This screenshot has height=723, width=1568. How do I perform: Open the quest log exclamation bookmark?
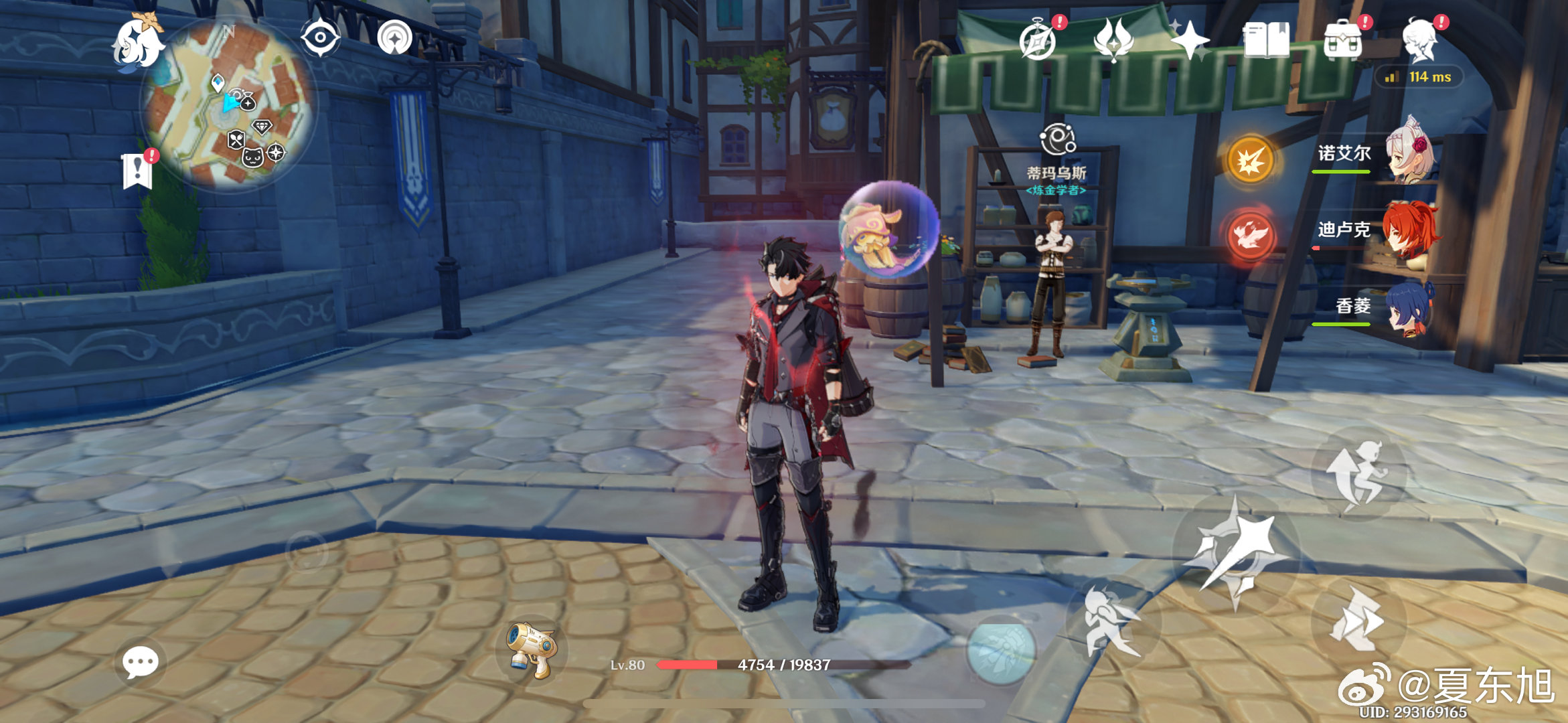[138, 171]
